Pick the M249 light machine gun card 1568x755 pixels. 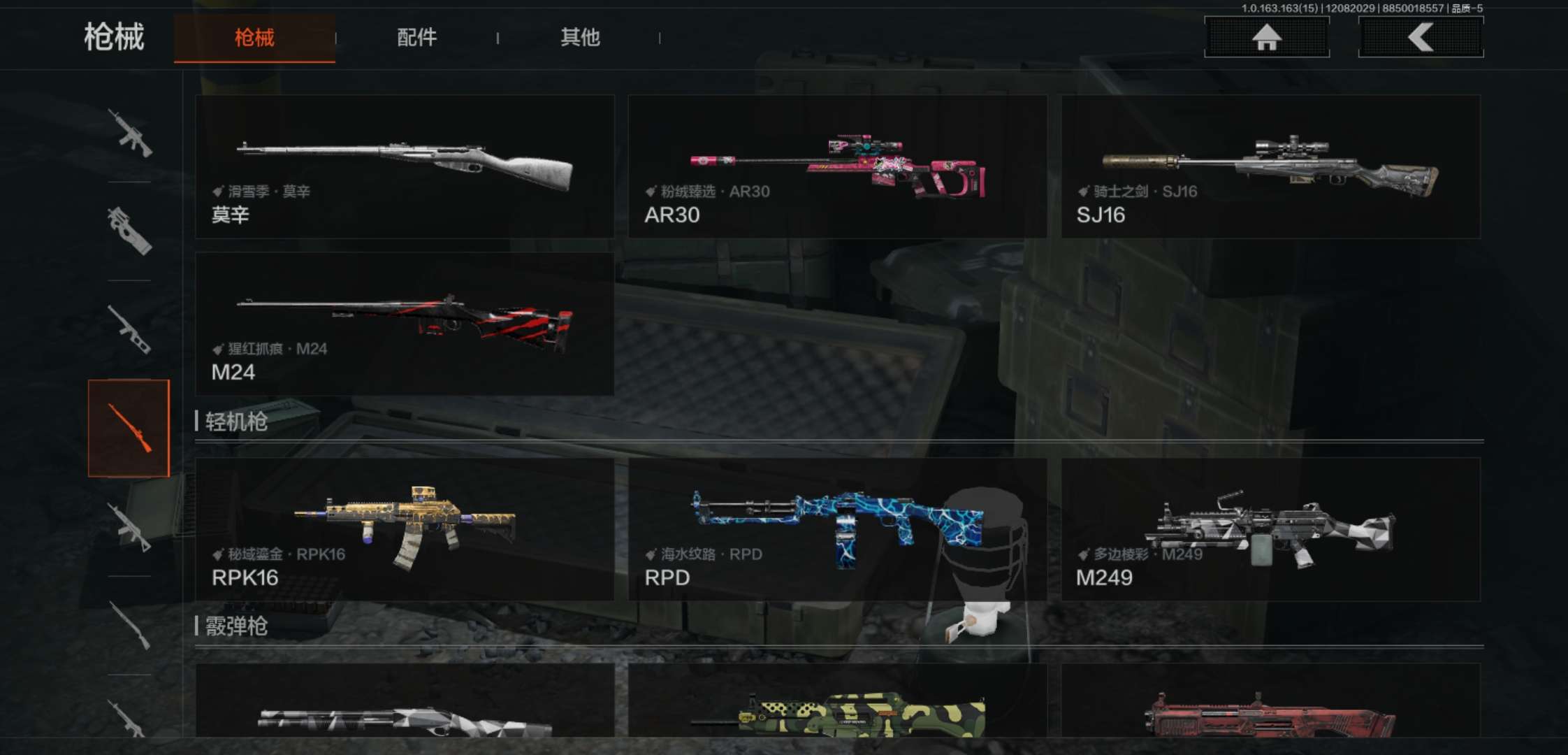pyautogui.click(x=1270, y=529)
